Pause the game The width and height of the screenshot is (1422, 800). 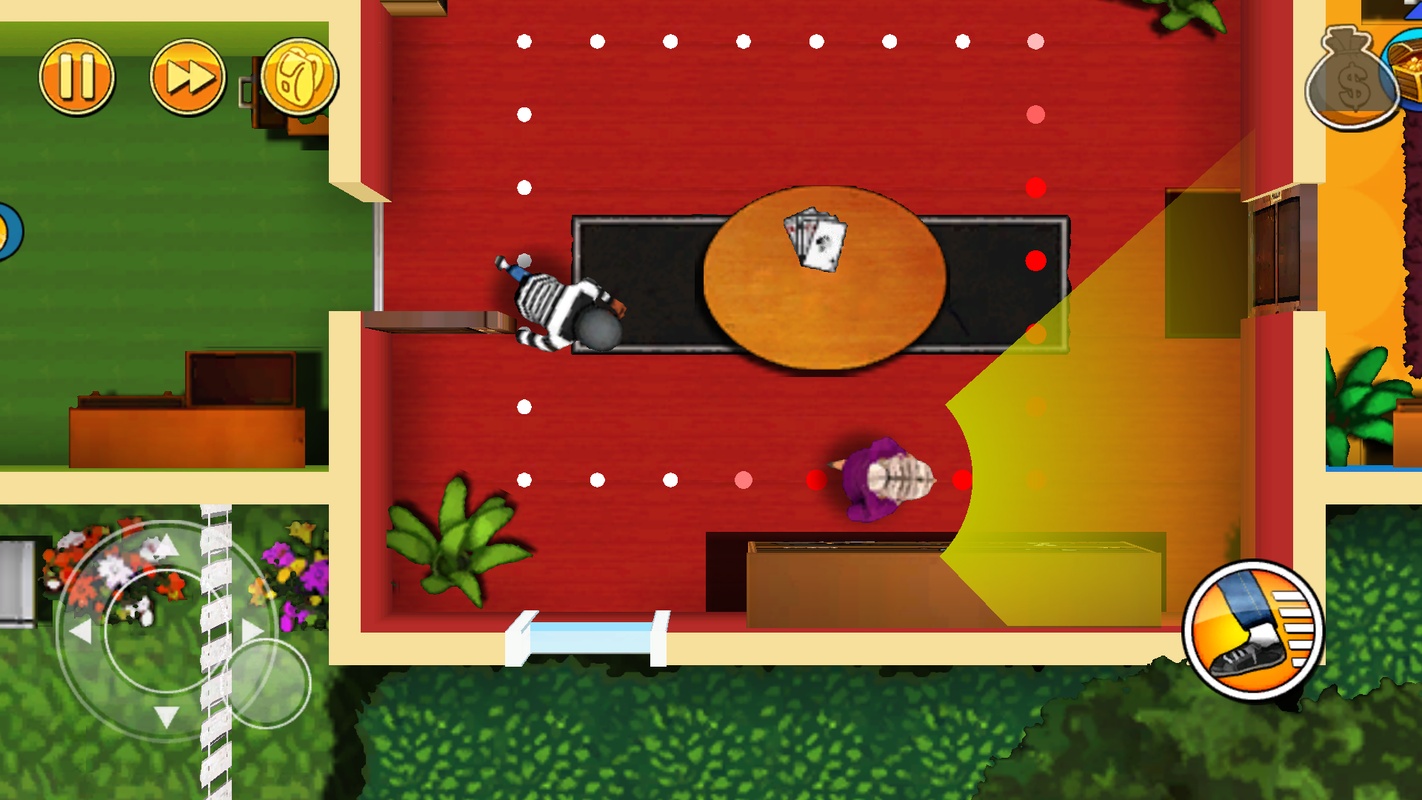pyautogui.click(x=77, y=77)
